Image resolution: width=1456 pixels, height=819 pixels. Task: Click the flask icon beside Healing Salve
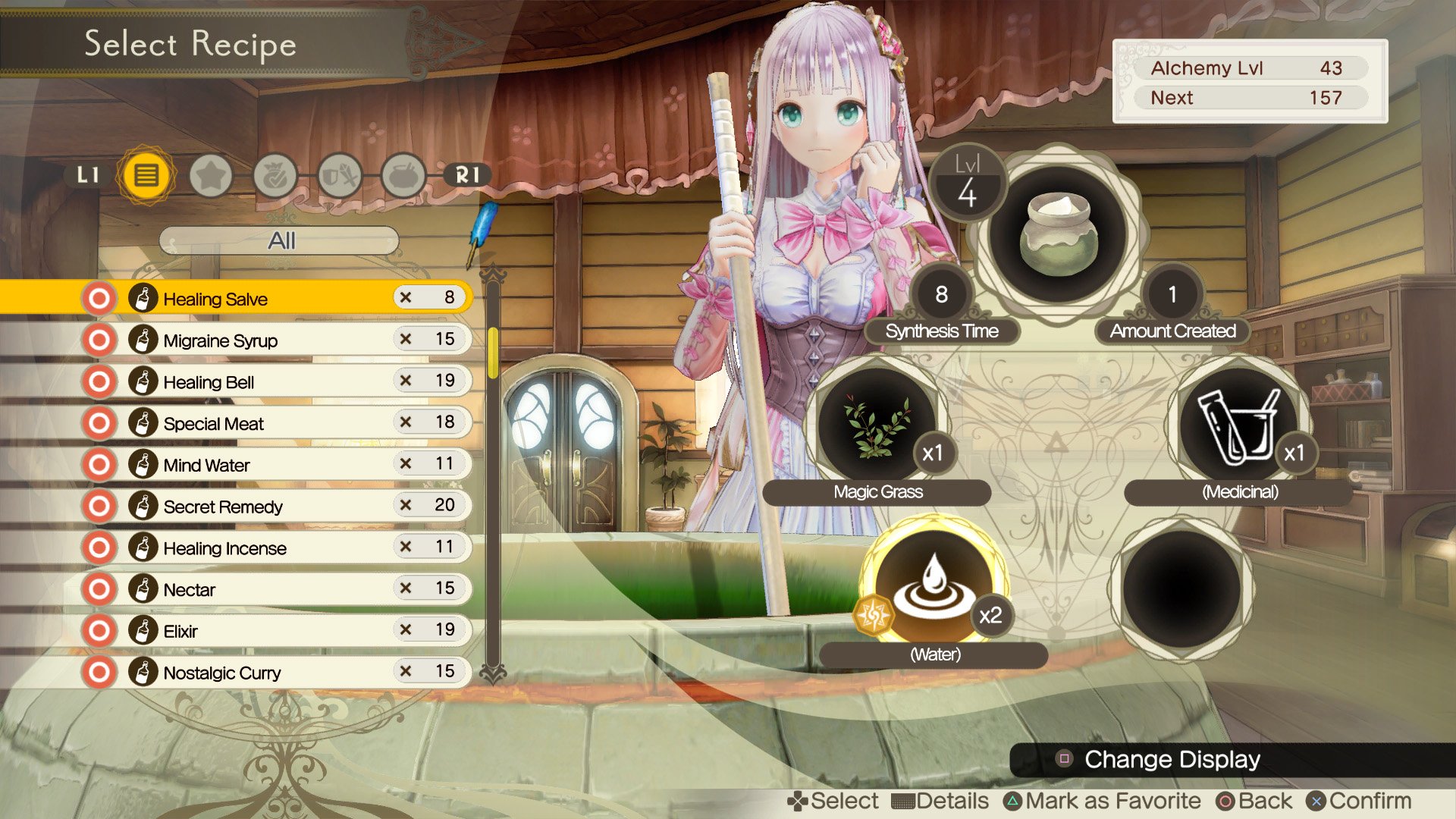(x=144, y=298)
